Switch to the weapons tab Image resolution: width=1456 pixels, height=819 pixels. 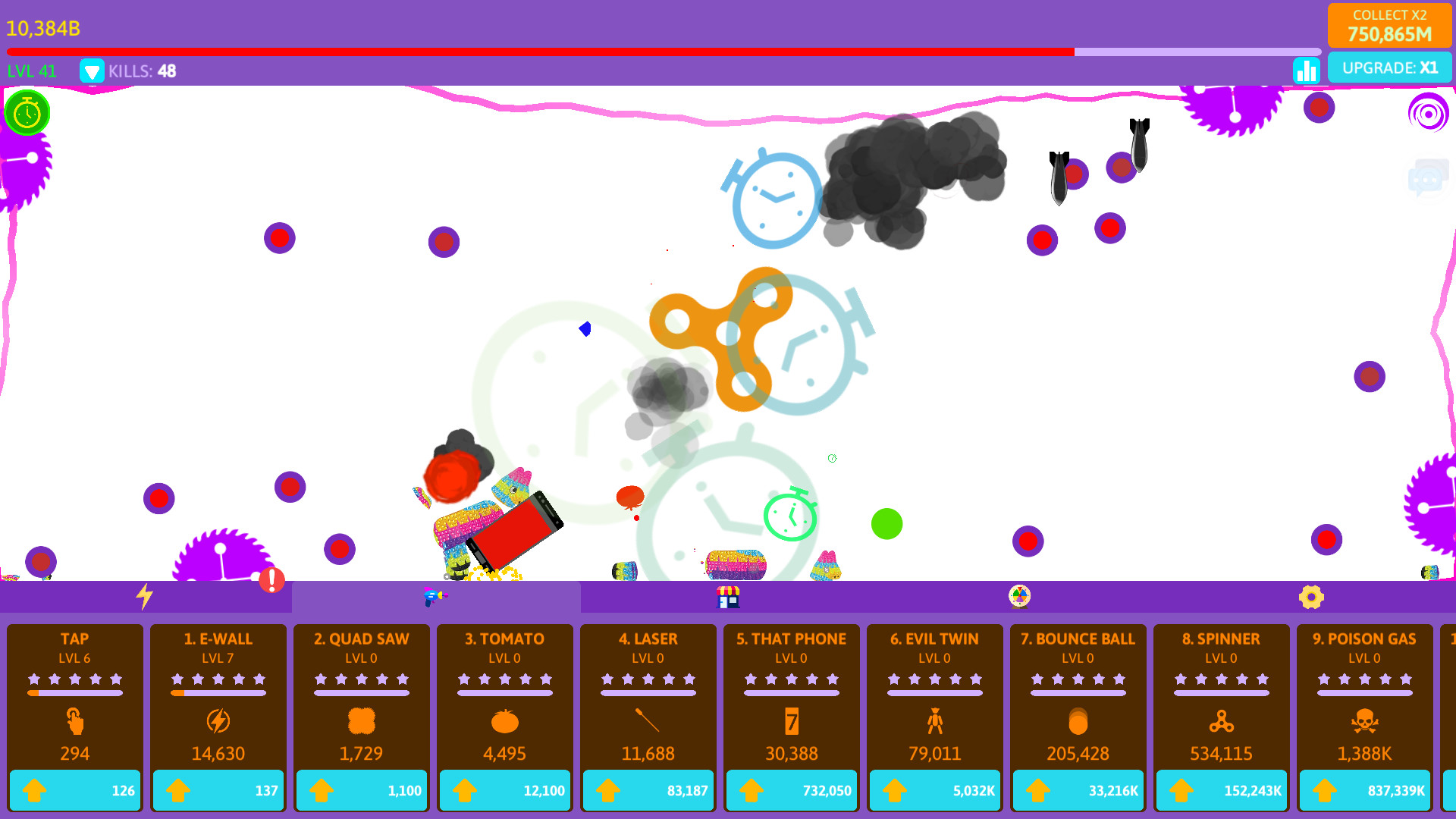point(436,597)
